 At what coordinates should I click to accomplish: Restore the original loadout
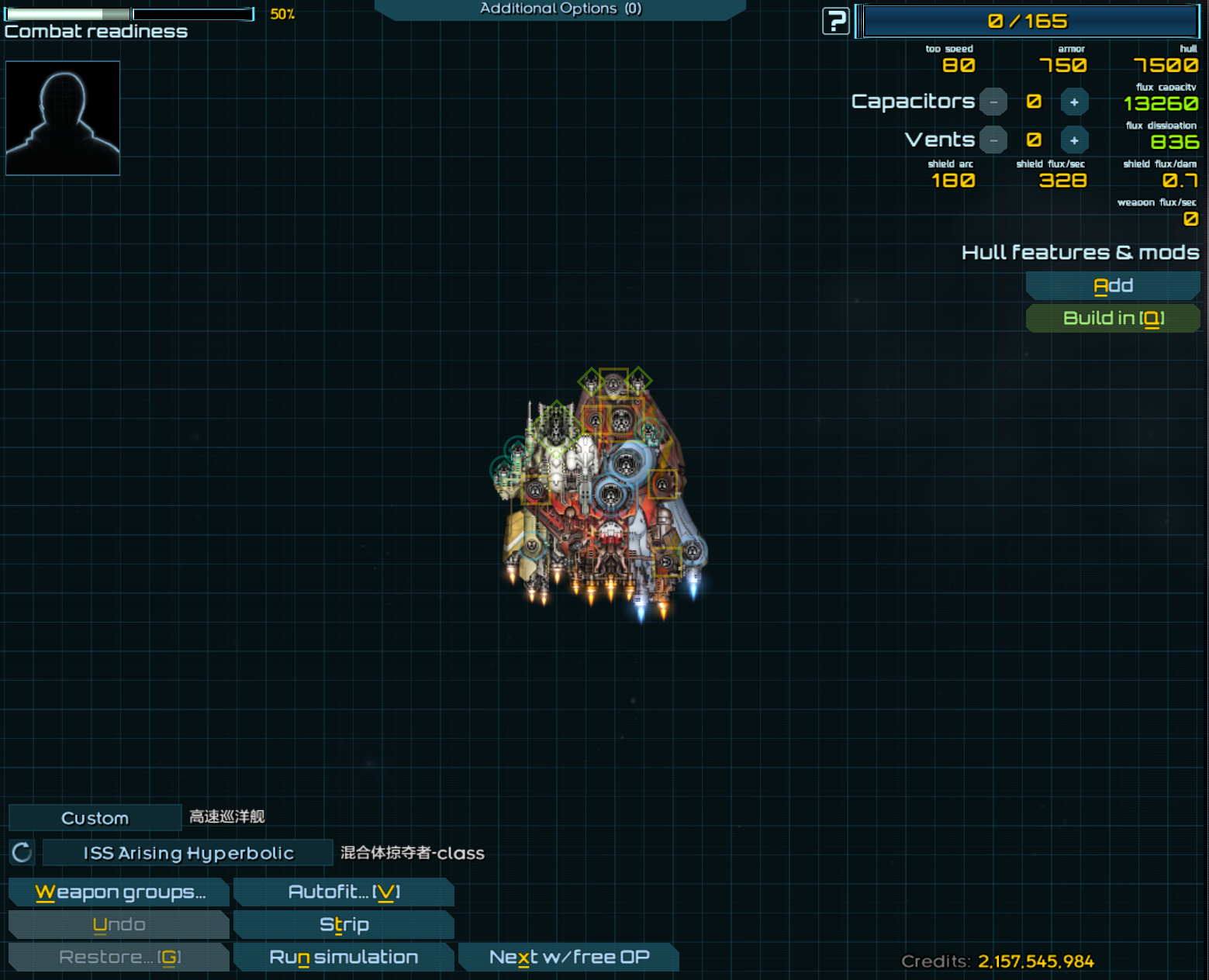tap(119, 958)
